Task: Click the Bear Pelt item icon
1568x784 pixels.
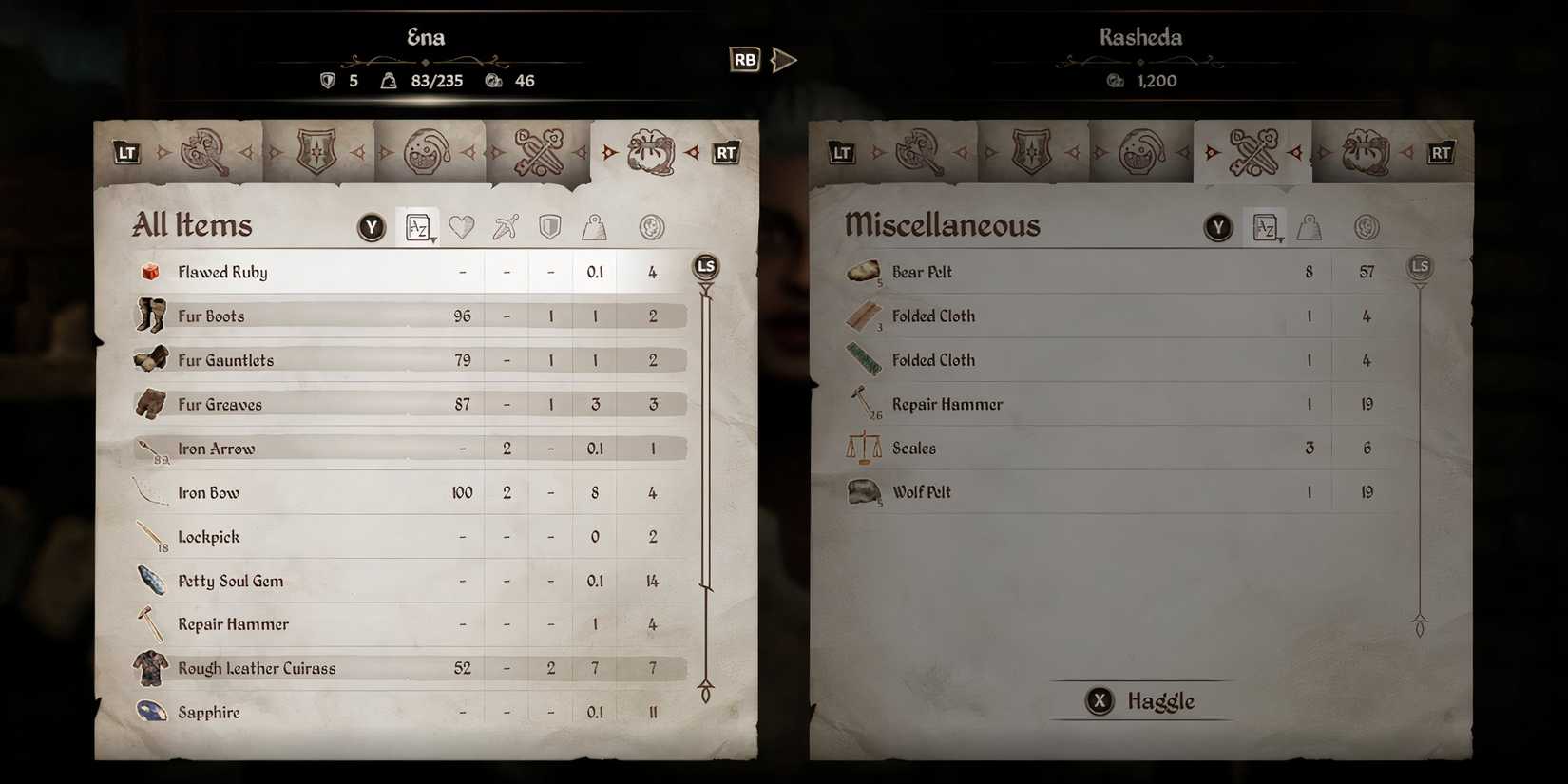Action: (x=863, y=271)
